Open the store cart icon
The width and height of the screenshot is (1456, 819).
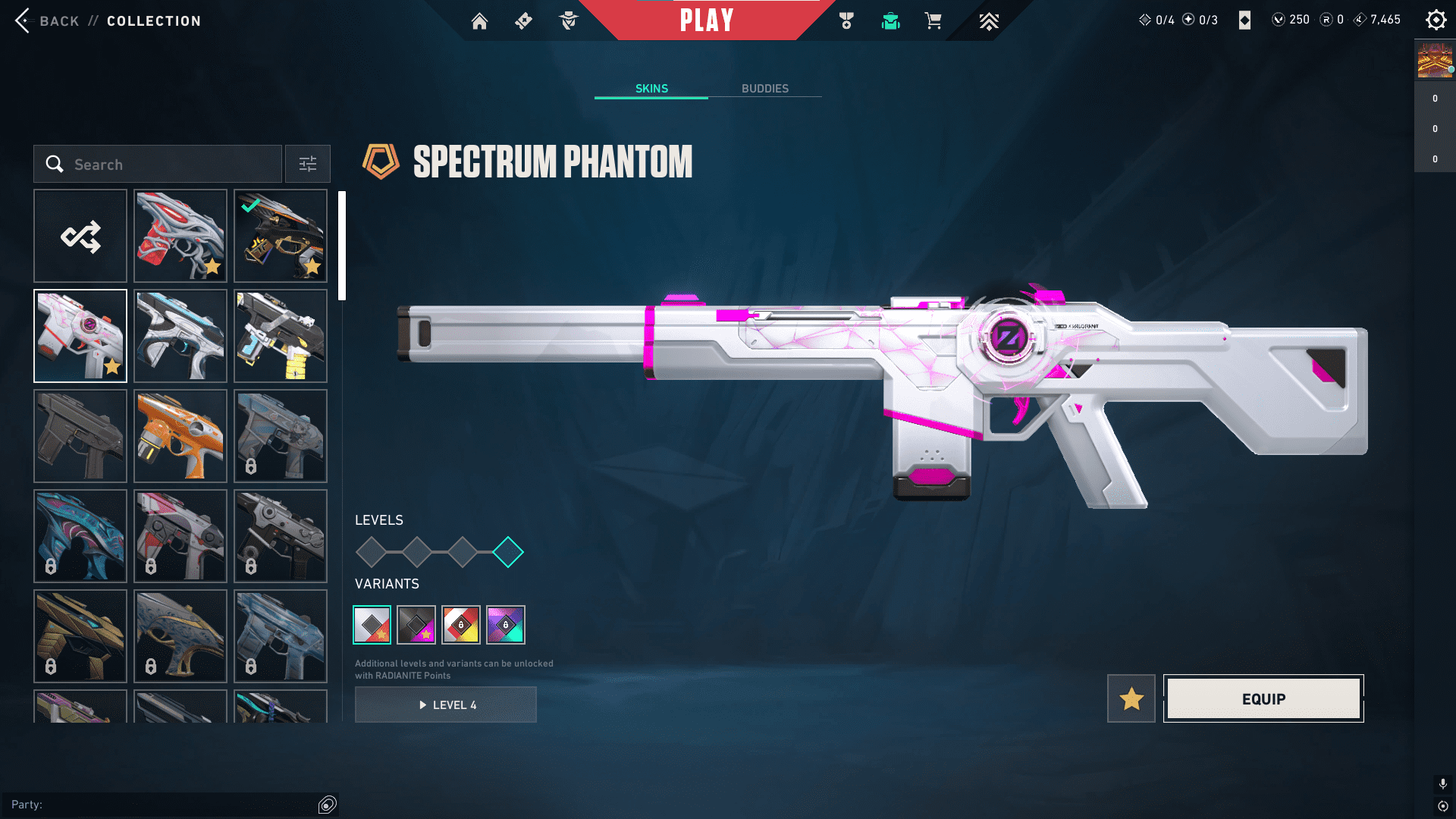pos(933,21)
